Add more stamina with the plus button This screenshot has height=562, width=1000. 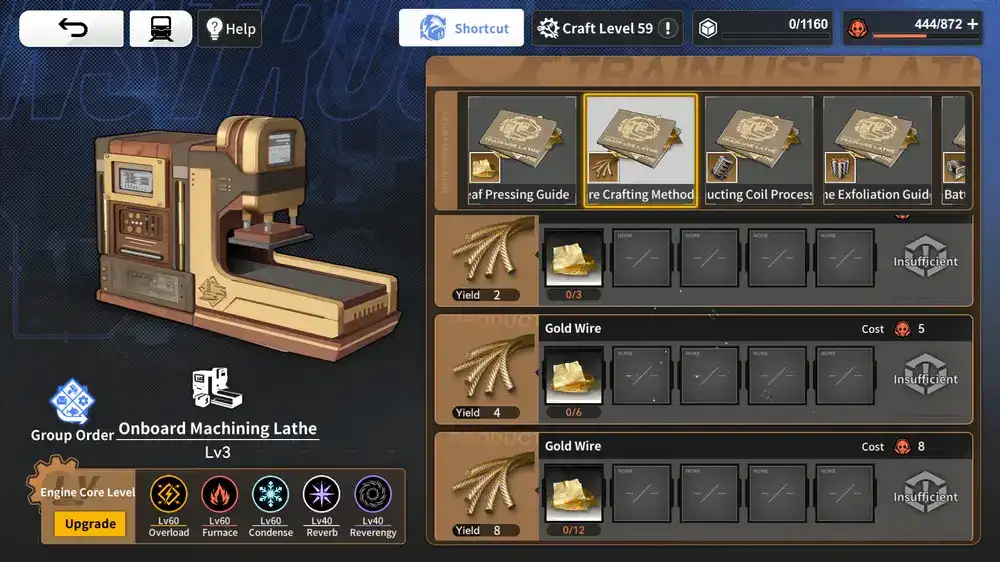[972, 24]
